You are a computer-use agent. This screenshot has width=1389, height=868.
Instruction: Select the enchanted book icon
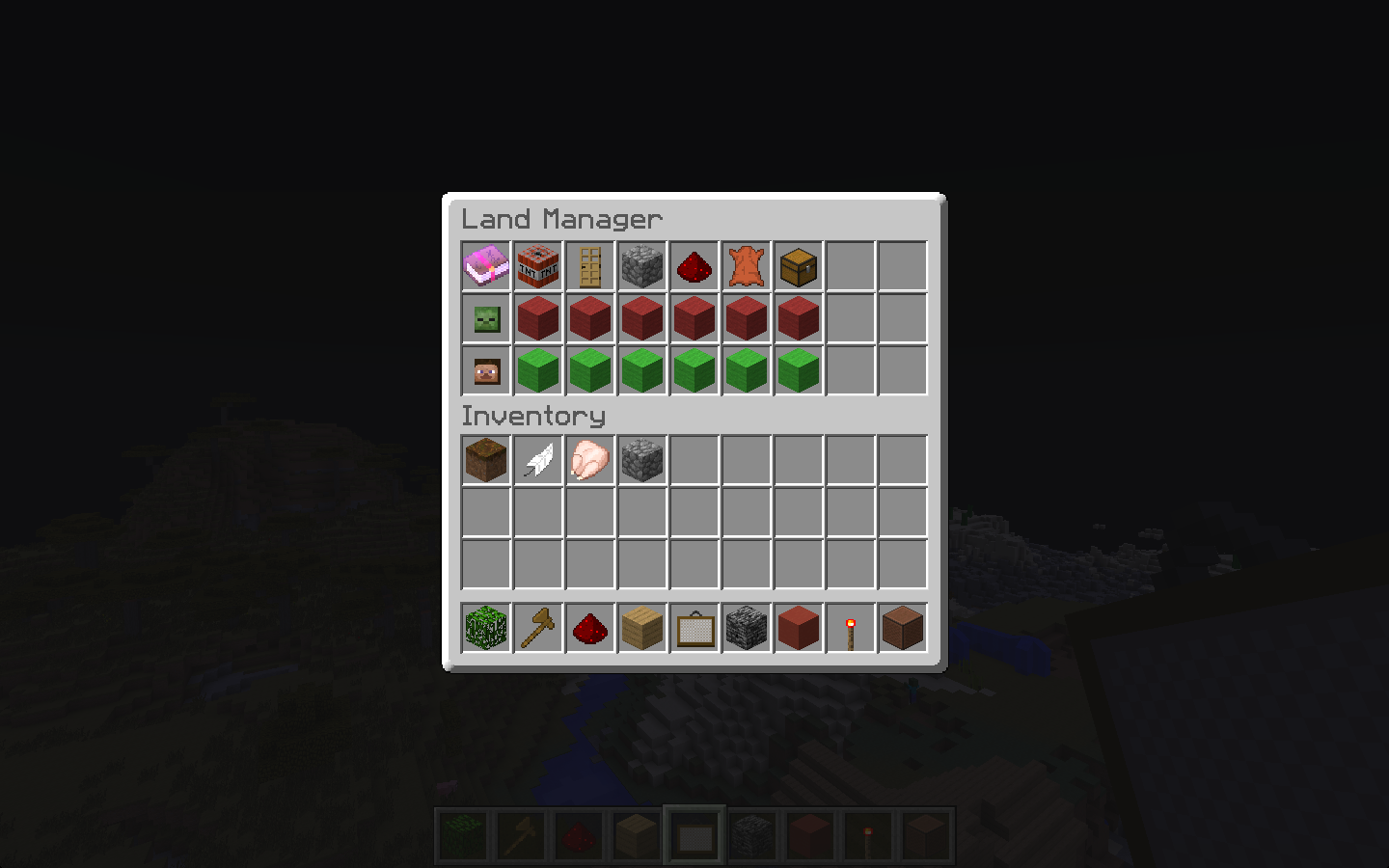coord(485,265)
